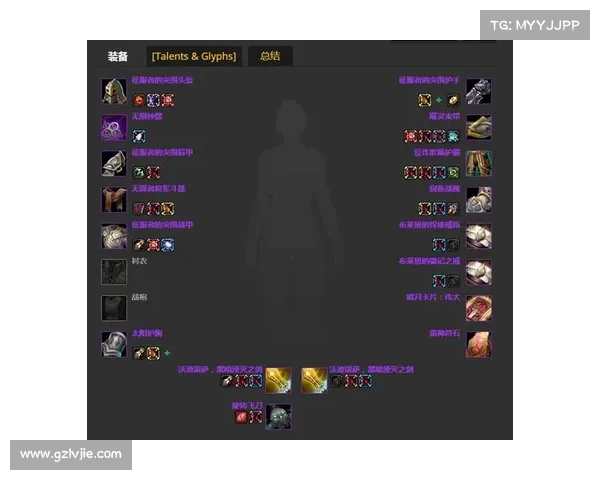Select the 大地护腕 bracers slot icon
This screenshot has height=480, width=600.
[114, 344]
